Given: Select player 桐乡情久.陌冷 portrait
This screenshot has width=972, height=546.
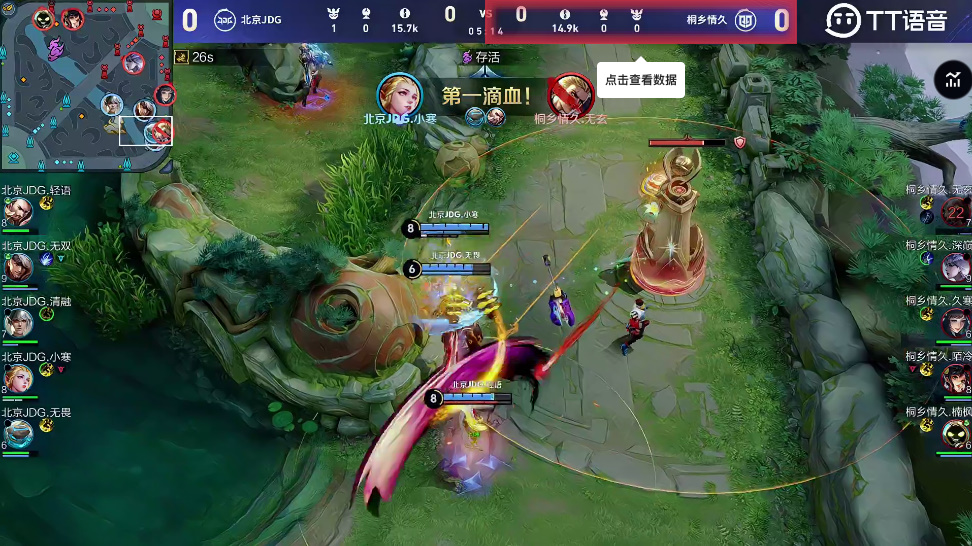Looking at the screenshot, I should tap(955, 378).
